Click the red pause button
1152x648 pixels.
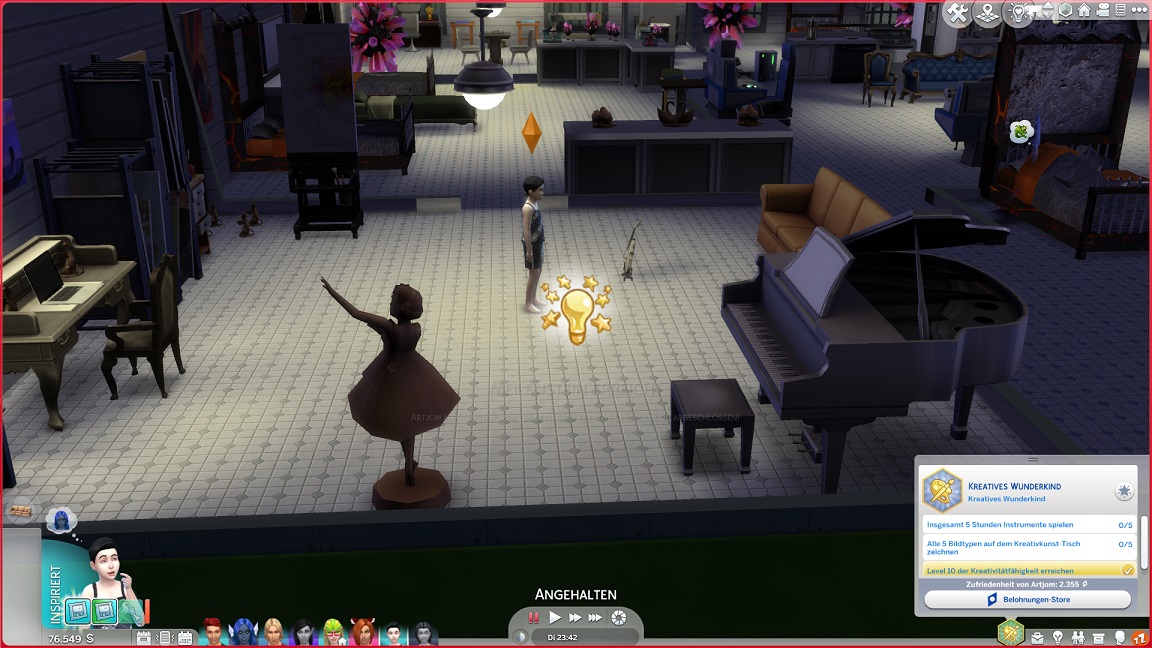pos(534,618)
